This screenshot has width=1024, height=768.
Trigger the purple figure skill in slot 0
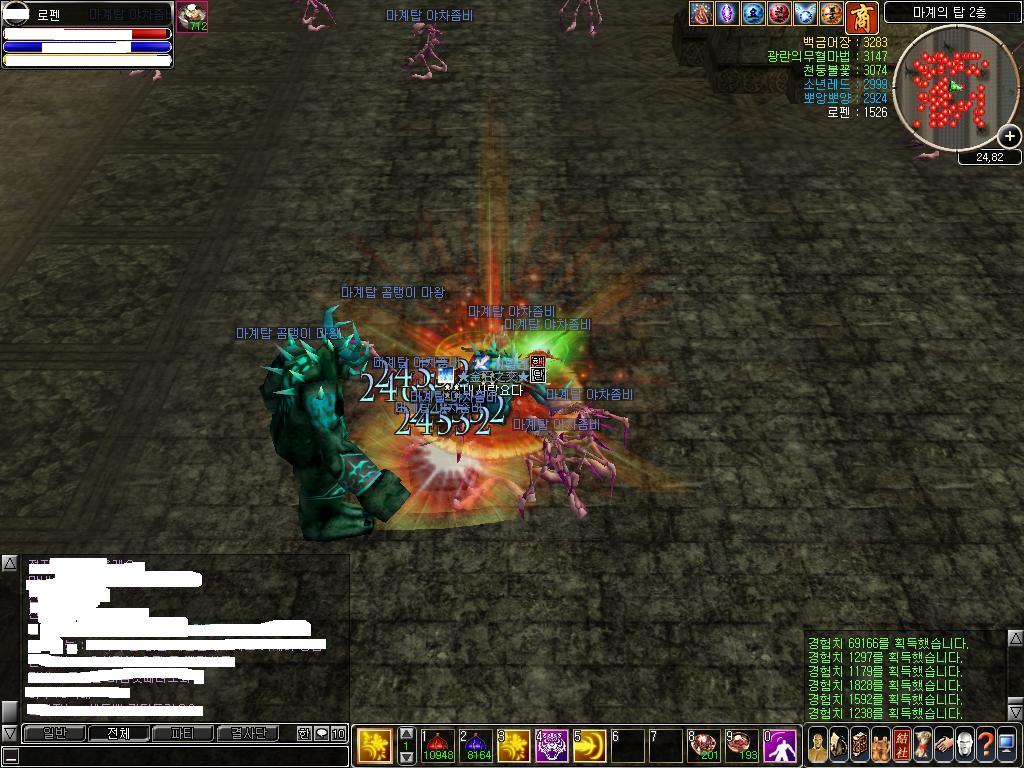click(x=780, y=745)
